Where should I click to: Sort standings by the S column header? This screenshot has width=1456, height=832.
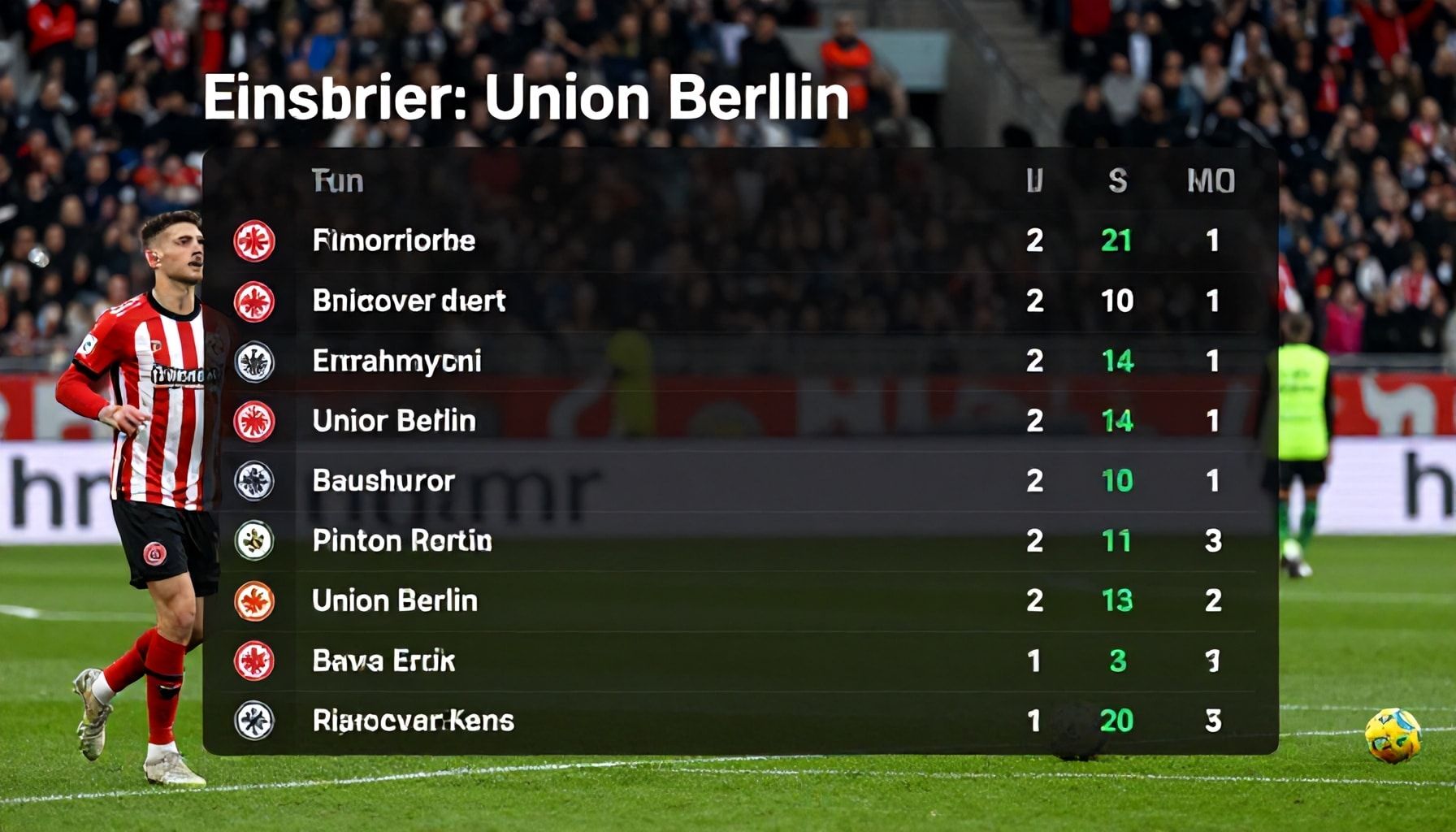(1117, 181)
